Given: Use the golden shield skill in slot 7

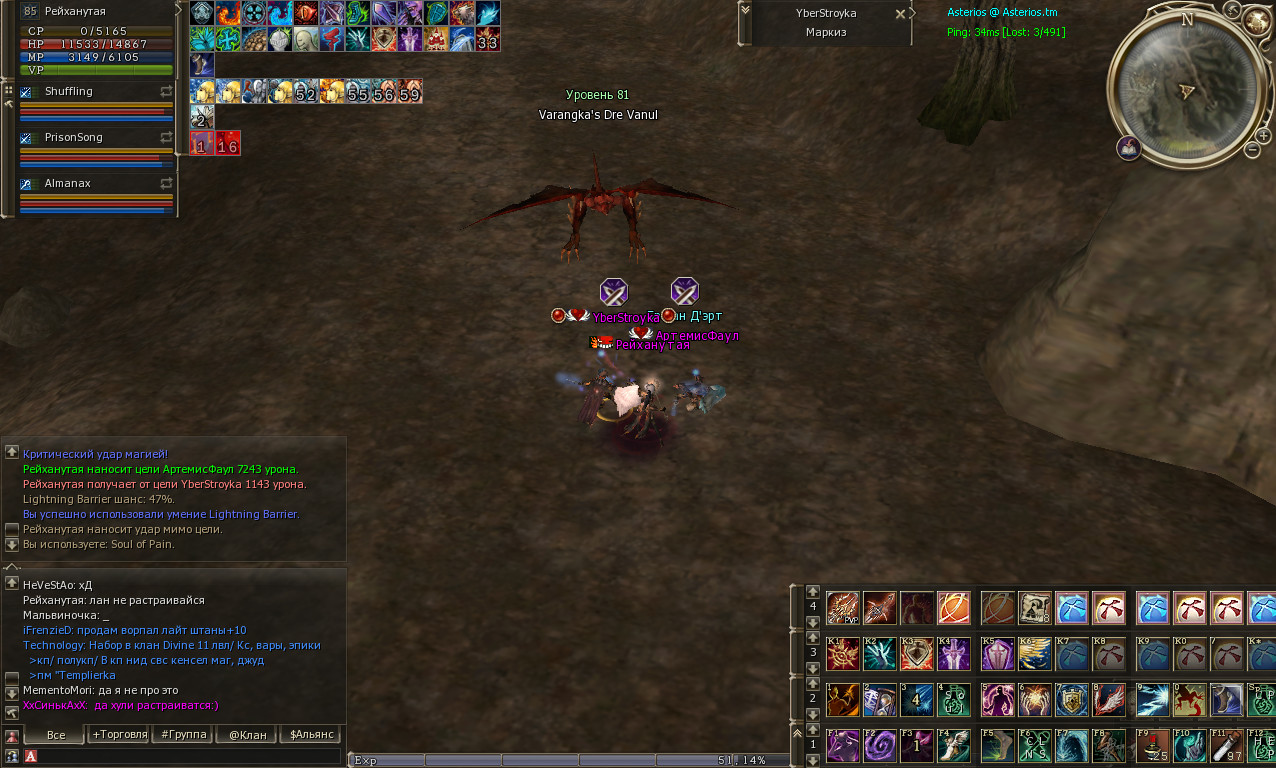Looking at the screenshot, I should 1071,700.
